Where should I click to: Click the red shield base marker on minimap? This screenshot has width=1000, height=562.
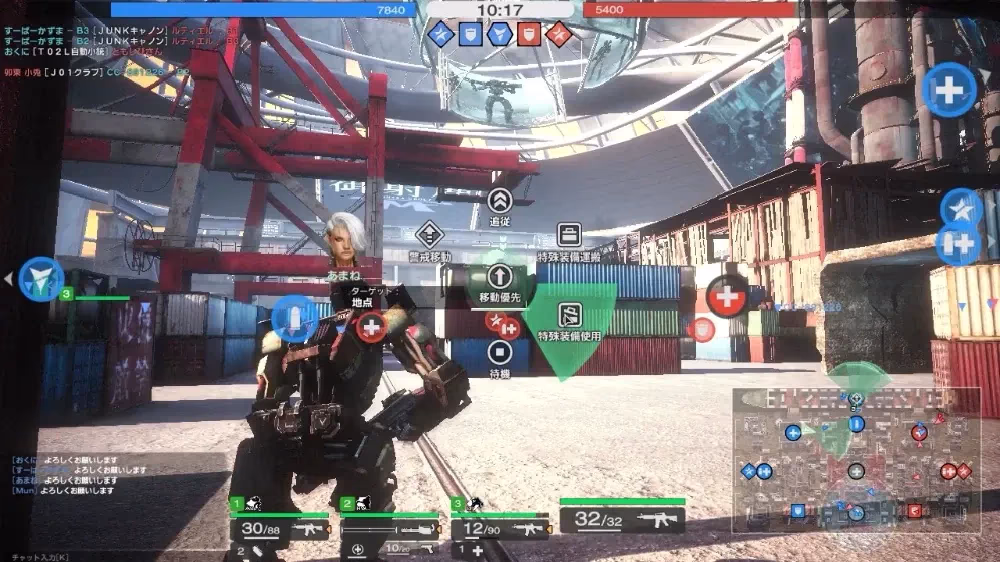tap(914, 511)
